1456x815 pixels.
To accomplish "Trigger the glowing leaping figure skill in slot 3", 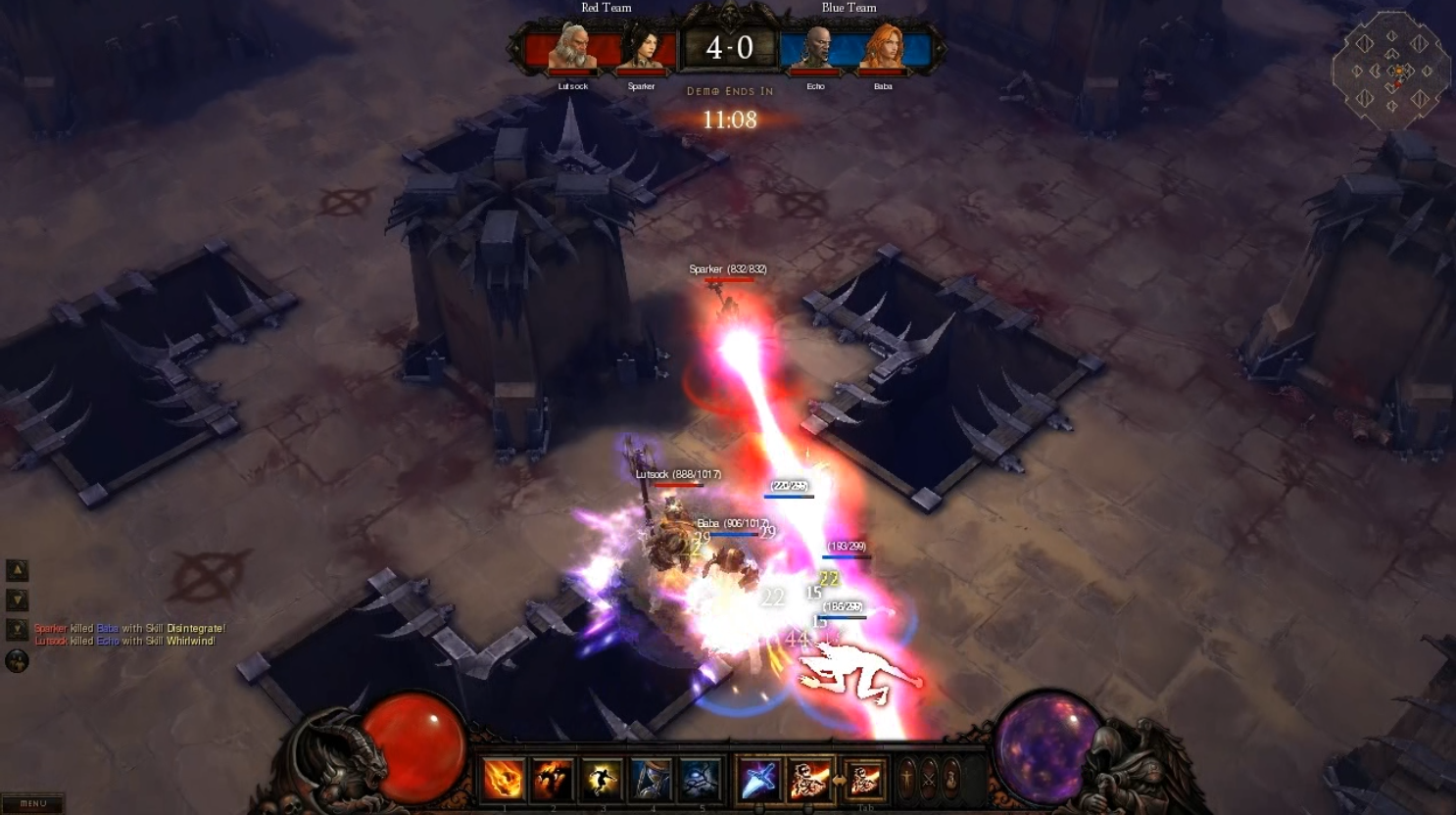I will (602, 780).
